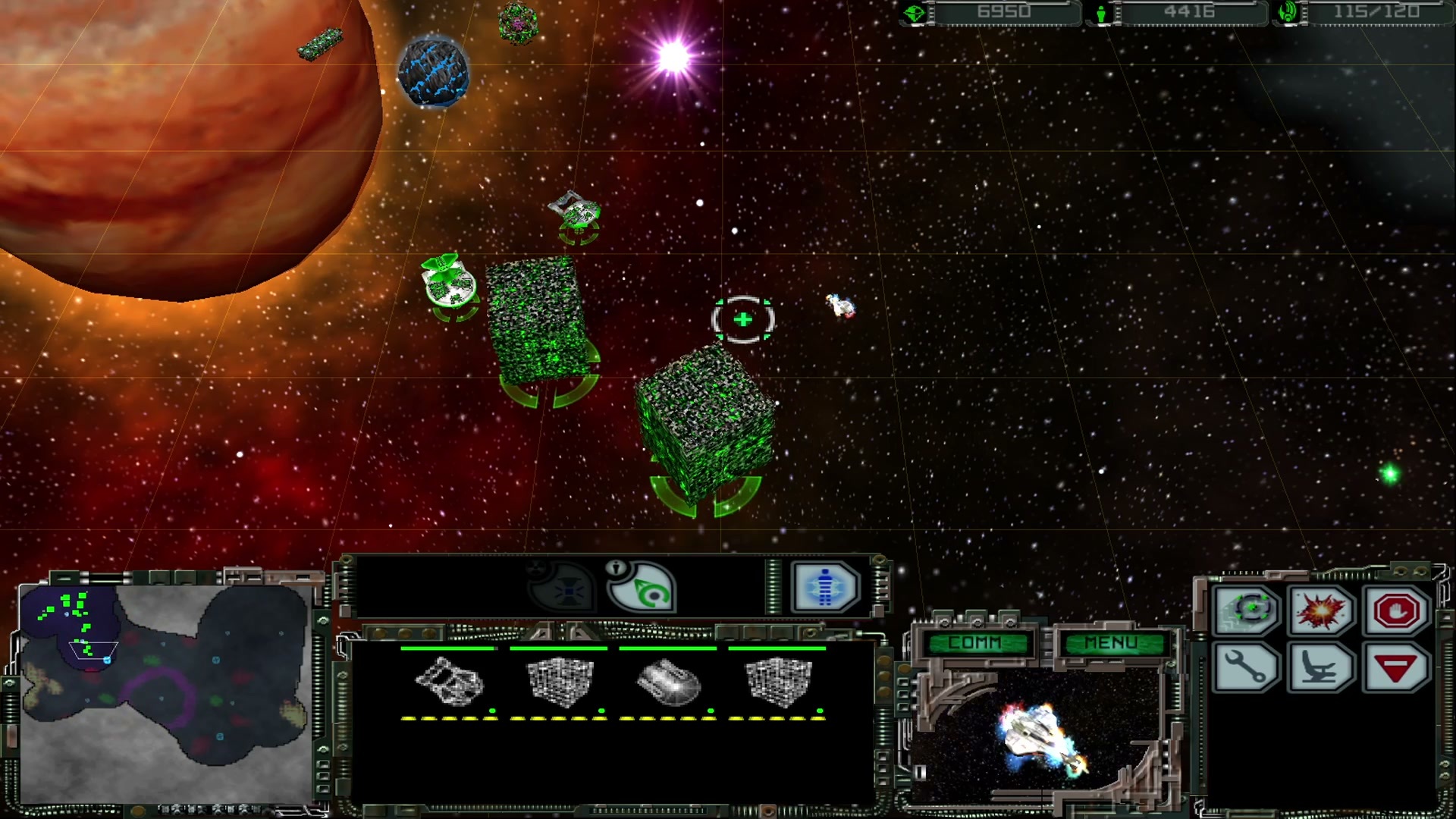Use the blue transporter figure button

click(x=824, y=586)
